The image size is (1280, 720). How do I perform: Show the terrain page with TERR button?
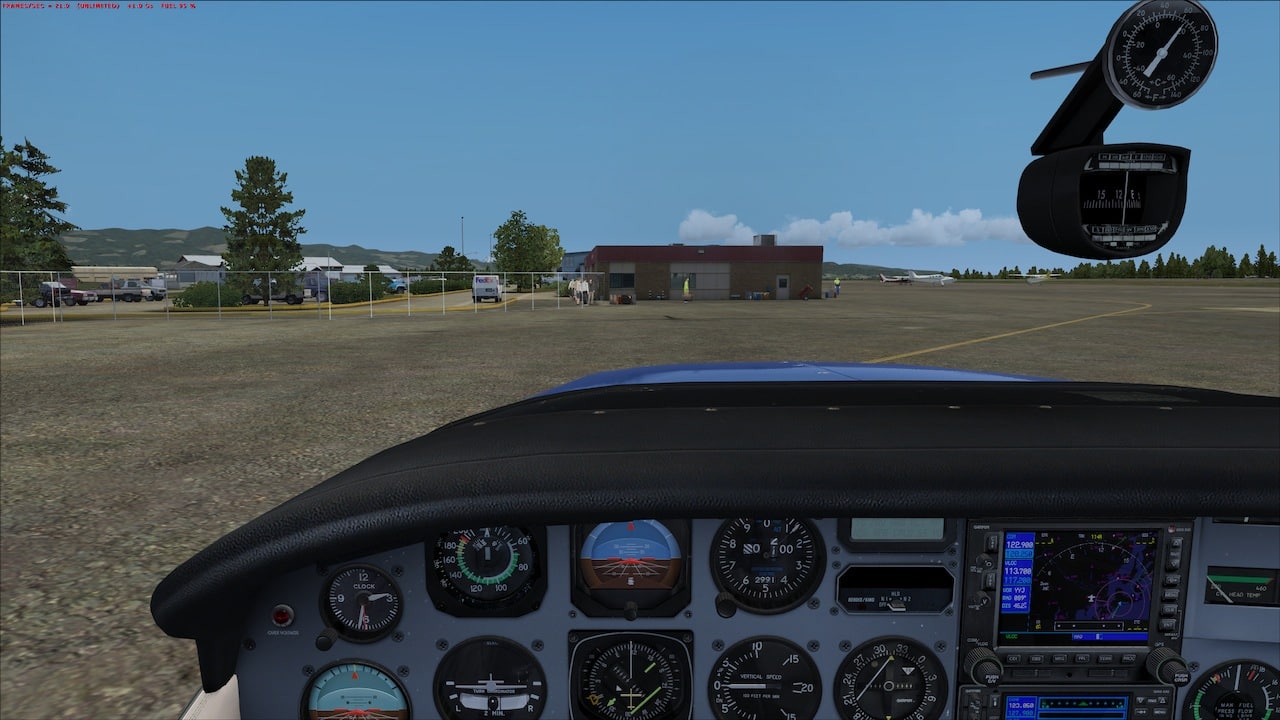pos(1105,658)
